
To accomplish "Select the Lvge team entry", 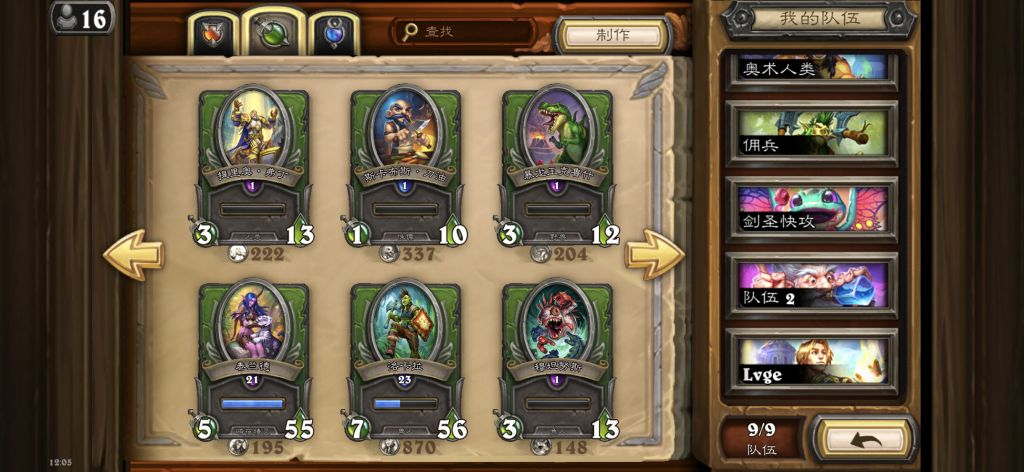I will click(812, 361).
